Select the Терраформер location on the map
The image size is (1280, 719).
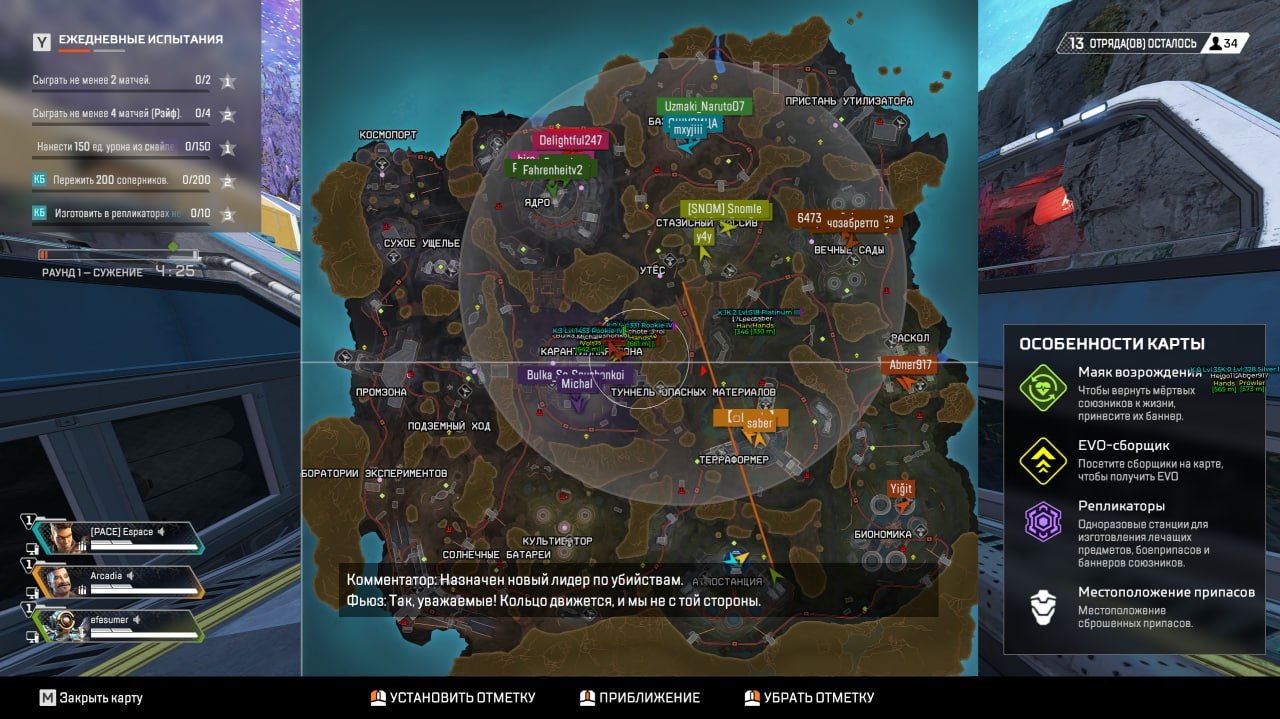click(733, 460)
